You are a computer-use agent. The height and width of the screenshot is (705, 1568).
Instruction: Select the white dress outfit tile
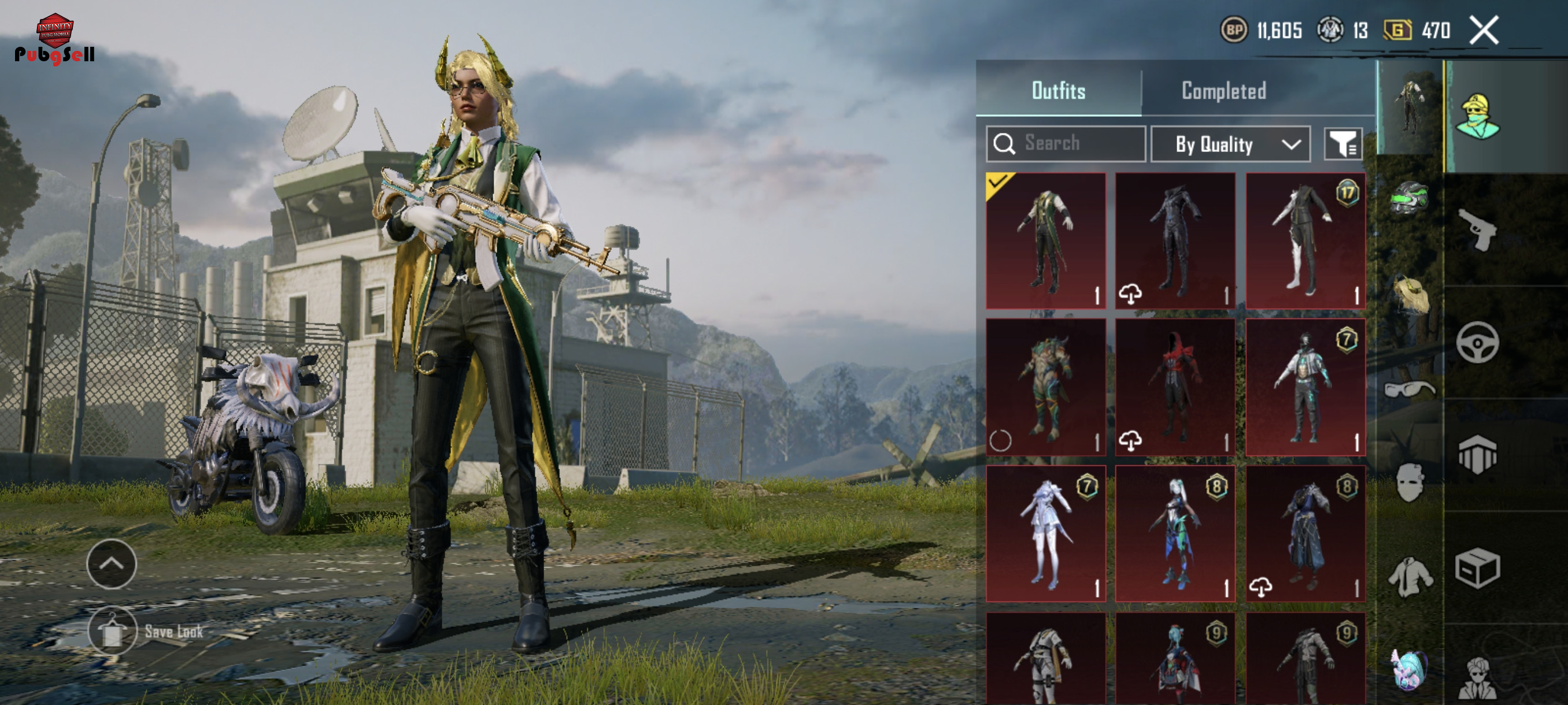pyautogui.click(x=1046, y=534)
